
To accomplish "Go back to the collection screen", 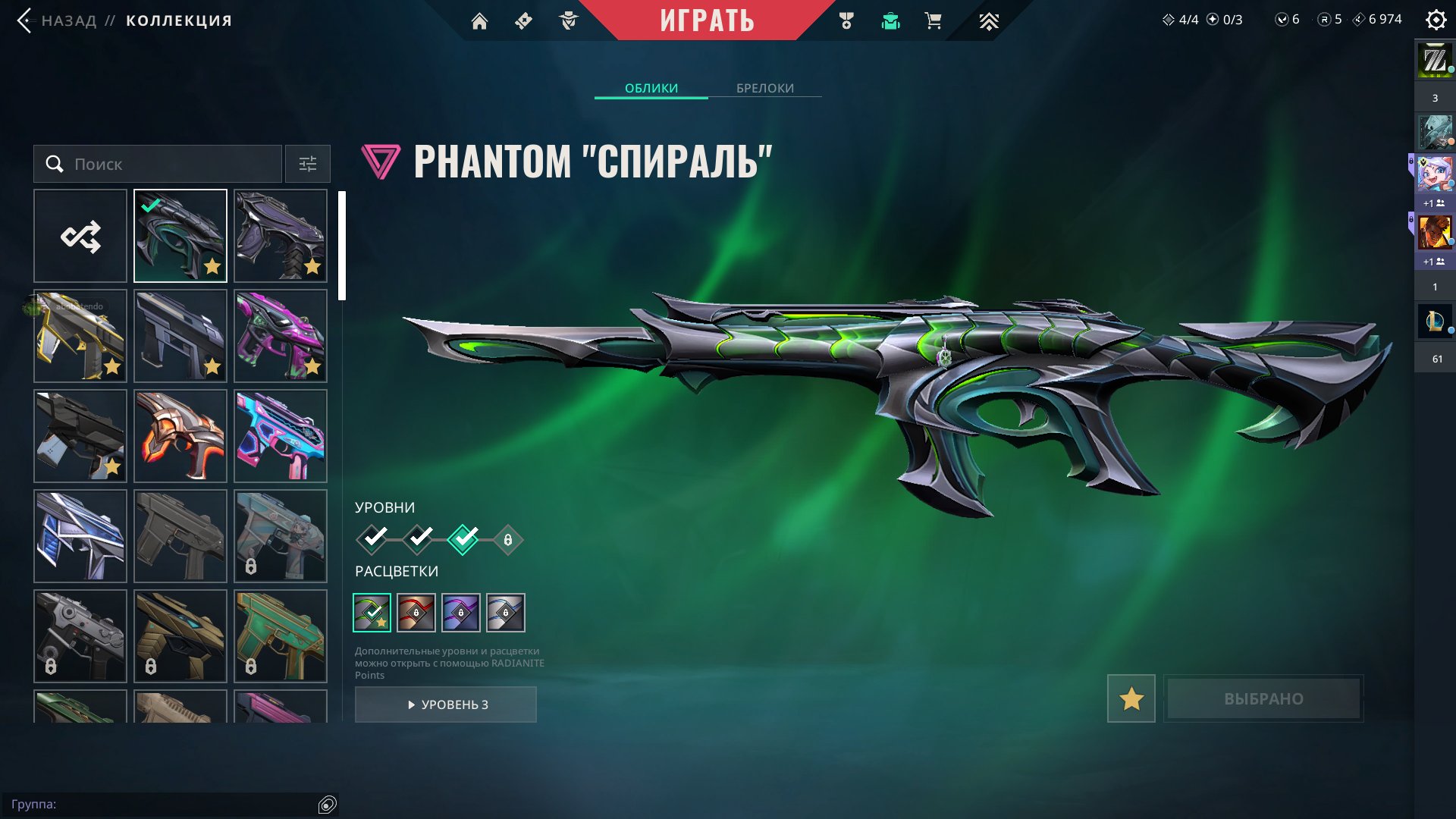I will coord(68,20).
